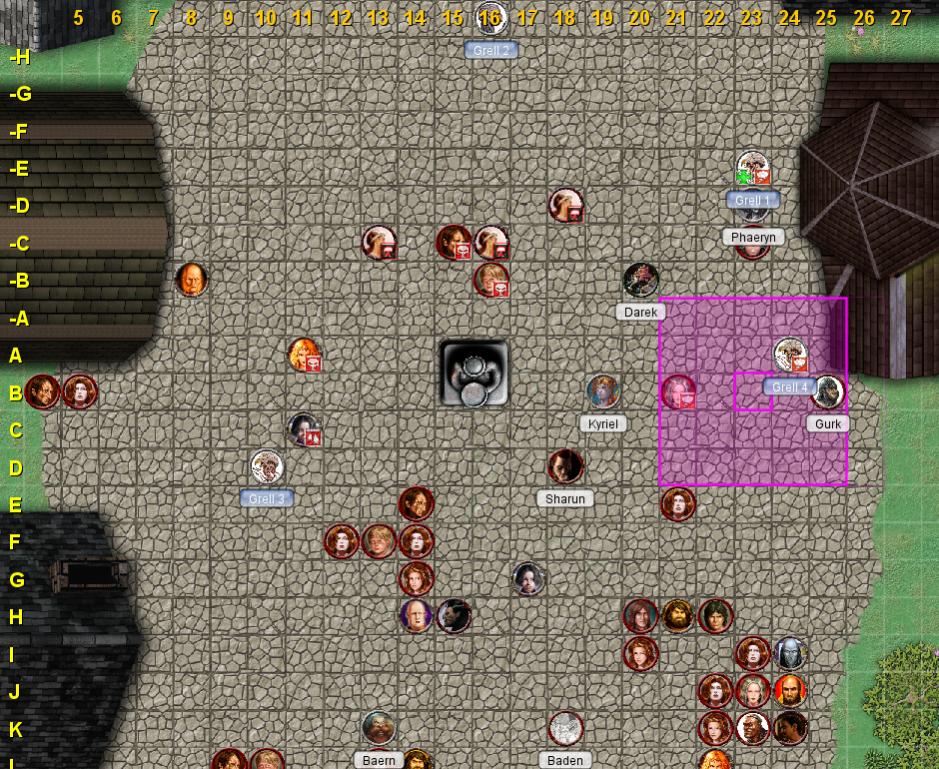This screenshot has height=769, width=939.
Task: Select the Grell 2 token
Action: (490, 19)
